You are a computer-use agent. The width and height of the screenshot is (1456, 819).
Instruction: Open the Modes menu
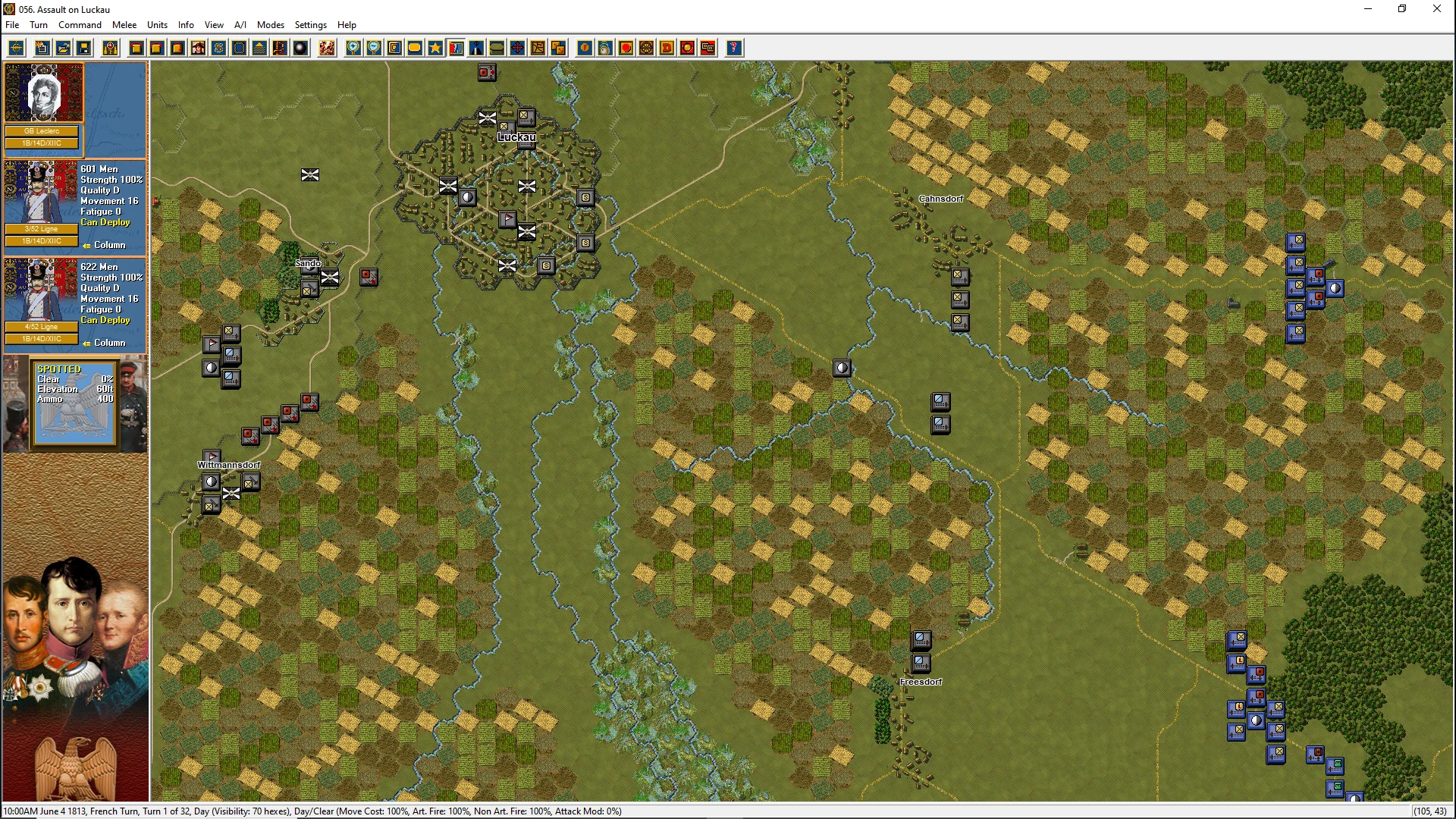coord(270,25)
